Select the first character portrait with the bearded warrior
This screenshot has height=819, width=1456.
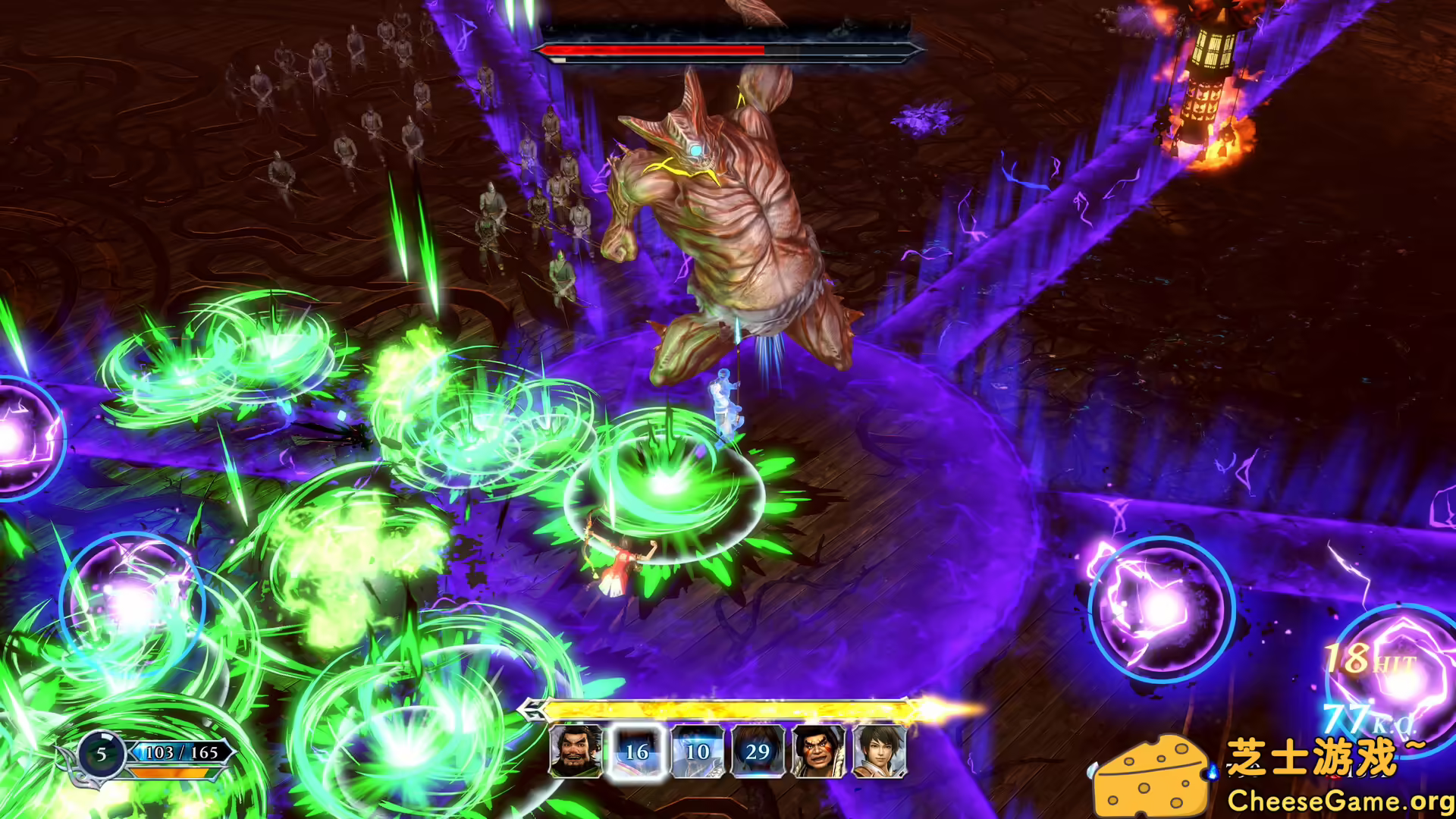pyautogui.click(x=576, y=752)
